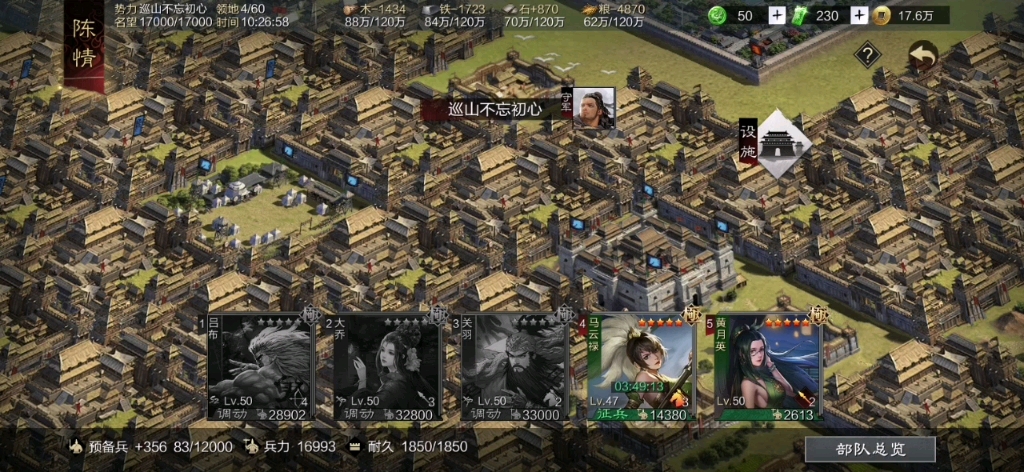Open the question mark help
This screenshot has width=1024, height=472.
coord(867,55)
